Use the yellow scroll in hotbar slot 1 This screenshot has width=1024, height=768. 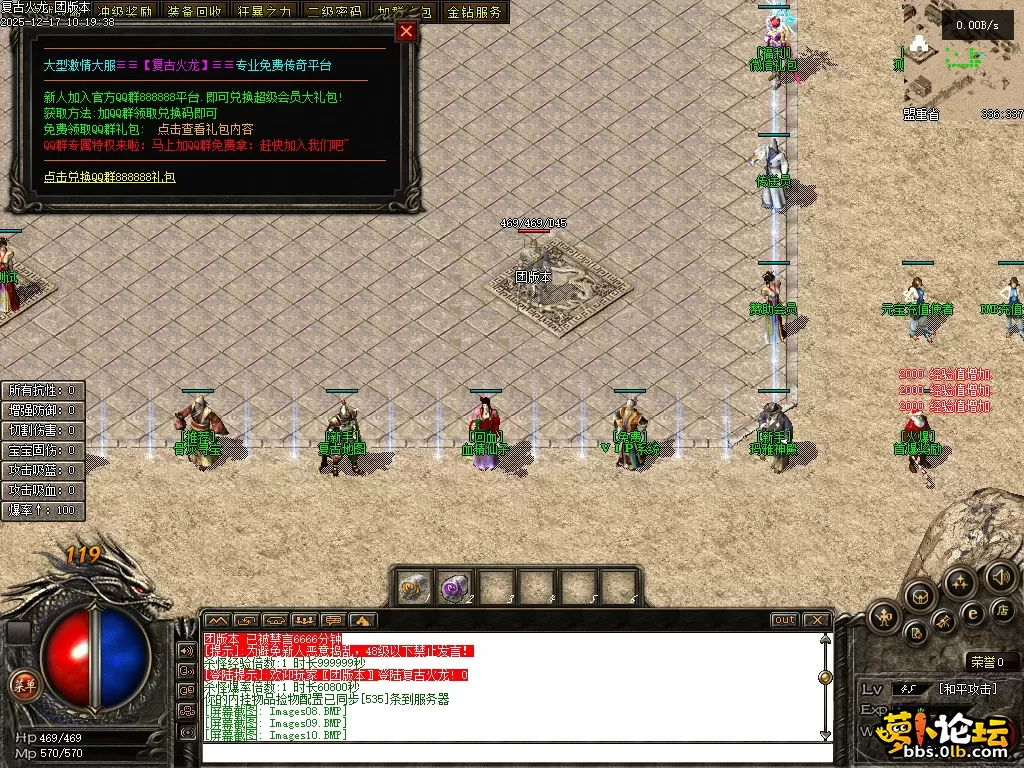click(x=413, y=586)
